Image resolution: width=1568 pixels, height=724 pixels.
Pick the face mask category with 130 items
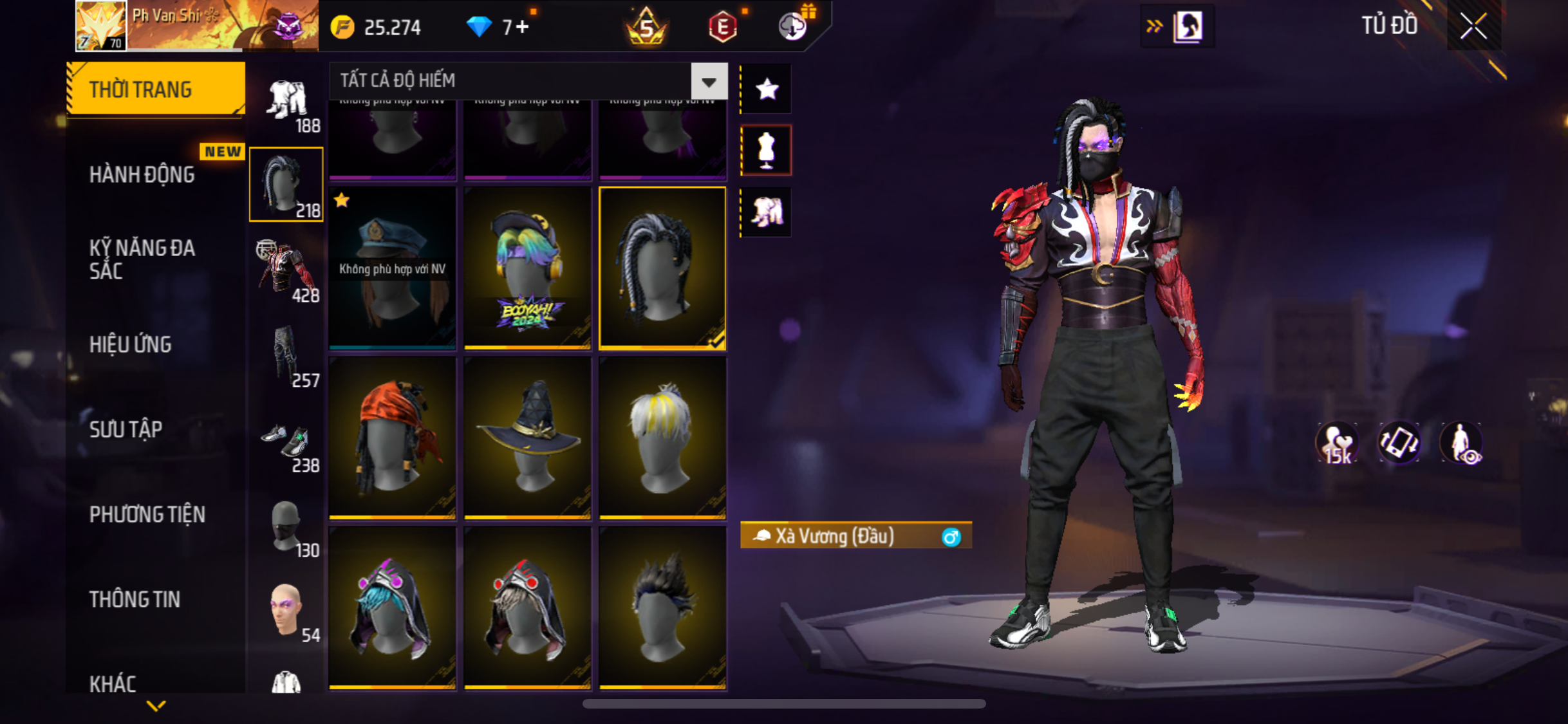click(287, 526)
